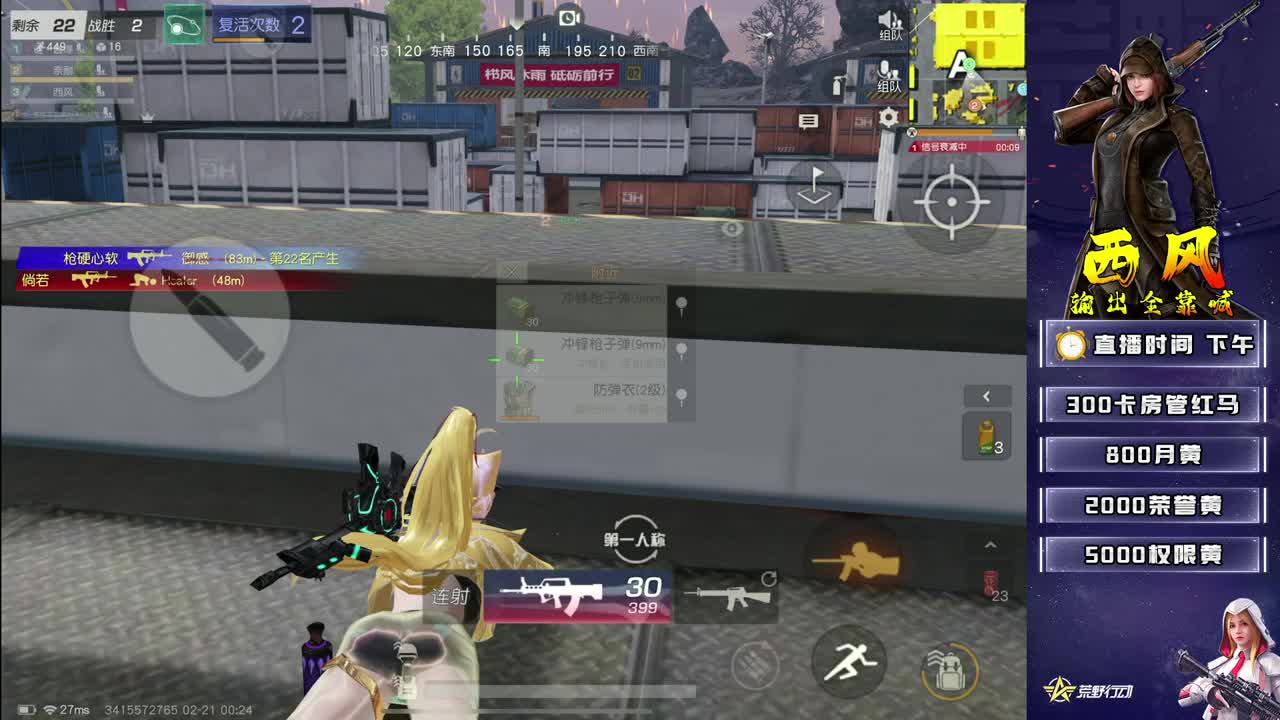Open the chat bubble message panel
This screenshot has height=720, width=1280.
coord(807,120)
